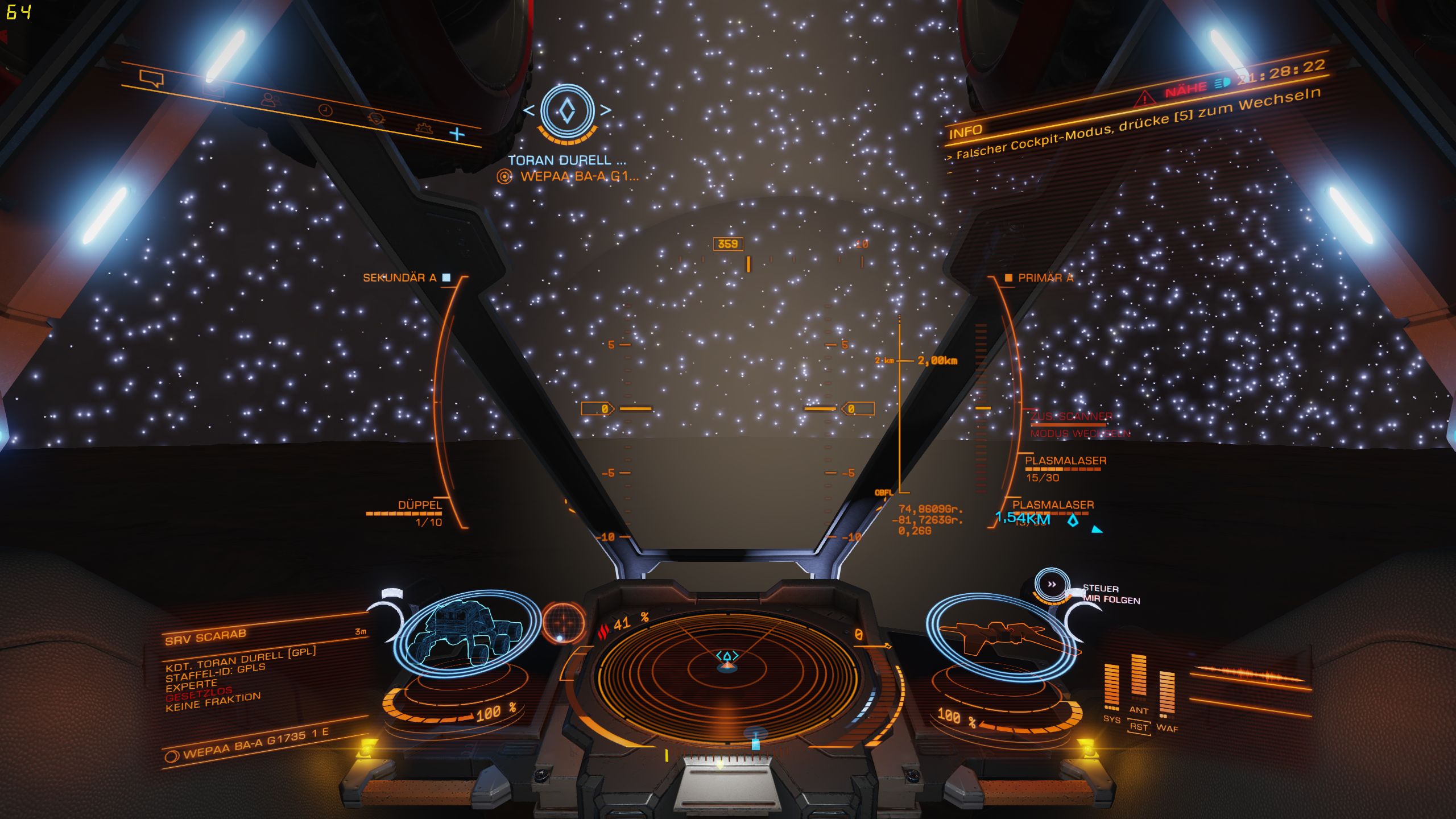Open the chat speech-bubble tab
Screen dimensions: 1456x819
(x=151, y=78)
